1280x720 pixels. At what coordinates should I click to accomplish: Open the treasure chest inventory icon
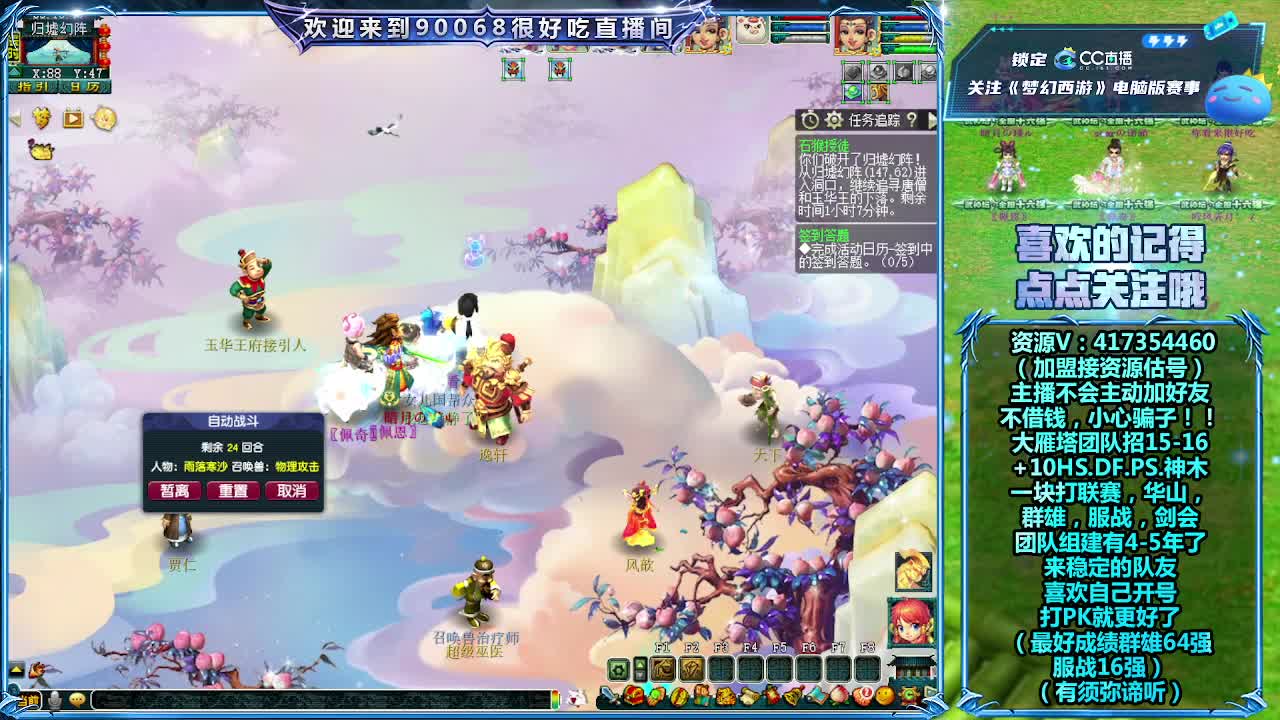click(x=635, y=697)
